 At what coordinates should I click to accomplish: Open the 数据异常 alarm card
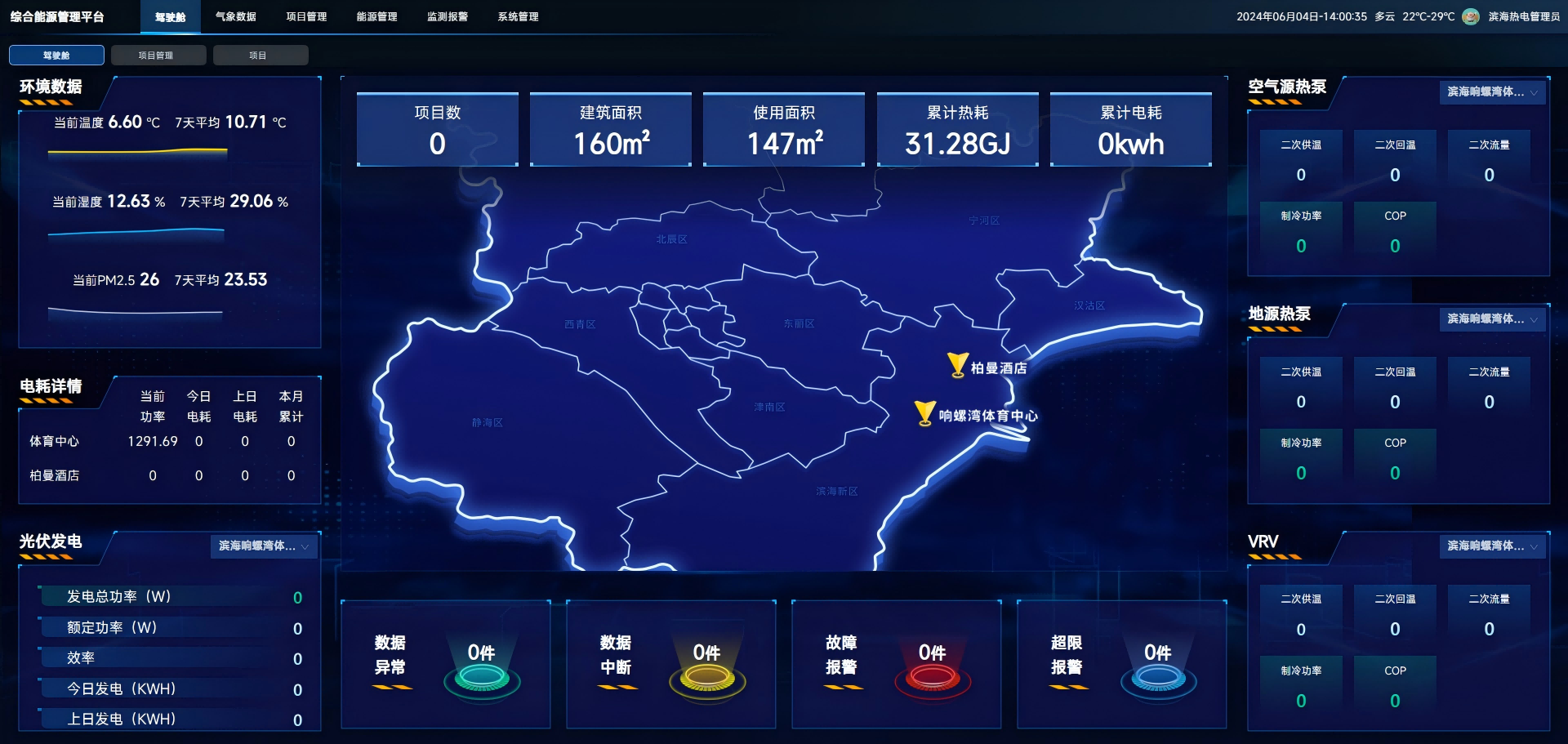[x=445, y=664]
